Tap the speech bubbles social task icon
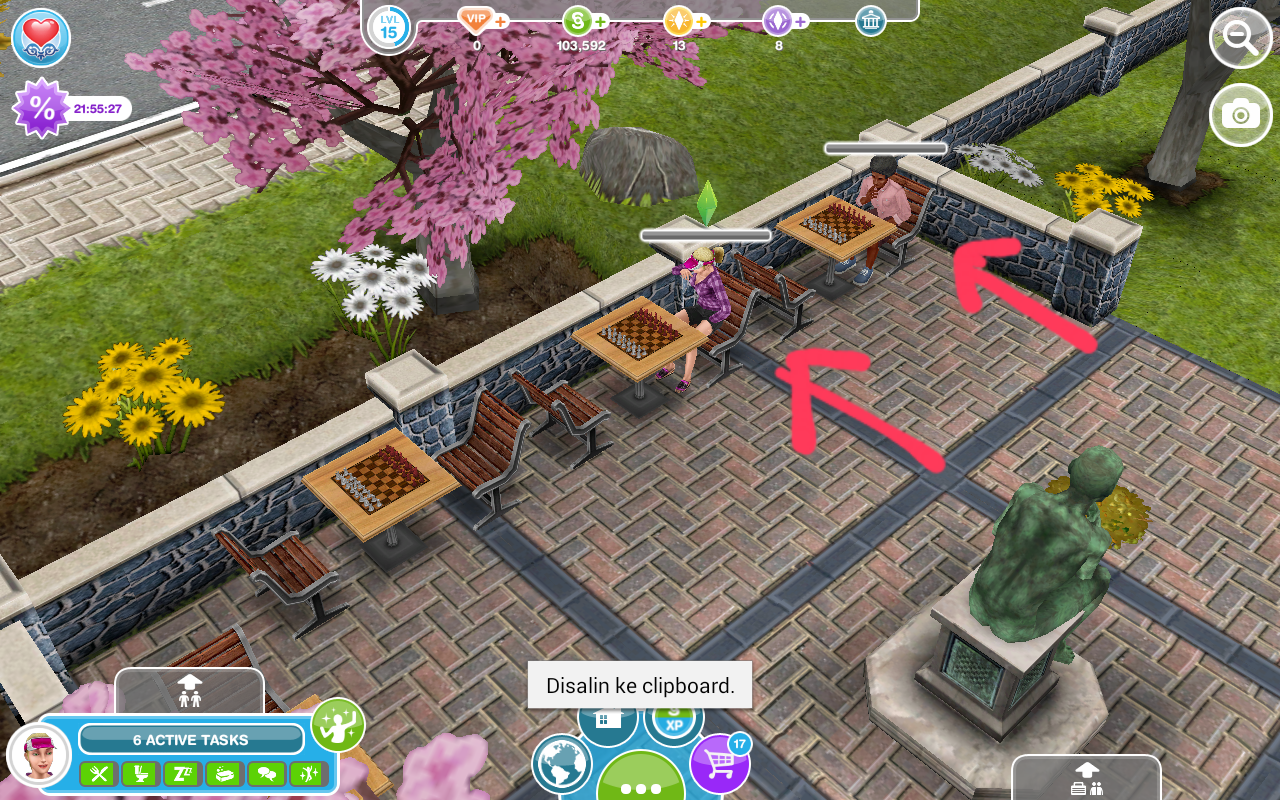This screenshot has width=1280, height=800. [x=266, y=773]
